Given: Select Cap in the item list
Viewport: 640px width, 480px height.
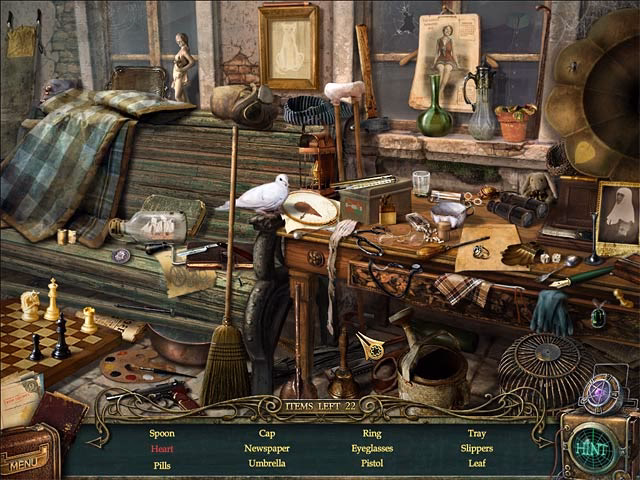Looking at the screenshot, I should click(x=267, y=434).
